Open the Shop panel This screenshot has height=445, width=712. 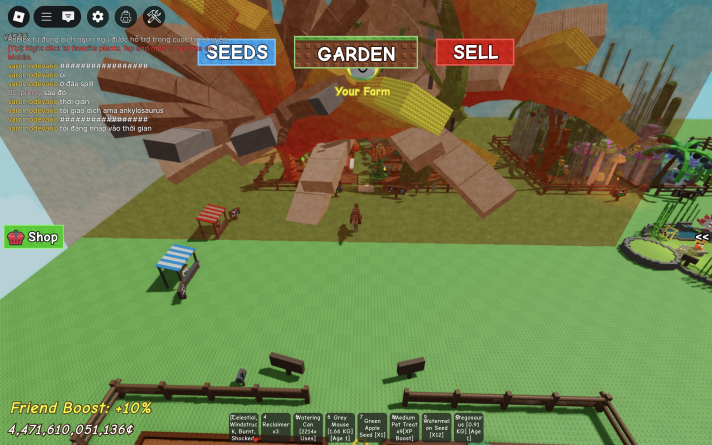(34, 237)
